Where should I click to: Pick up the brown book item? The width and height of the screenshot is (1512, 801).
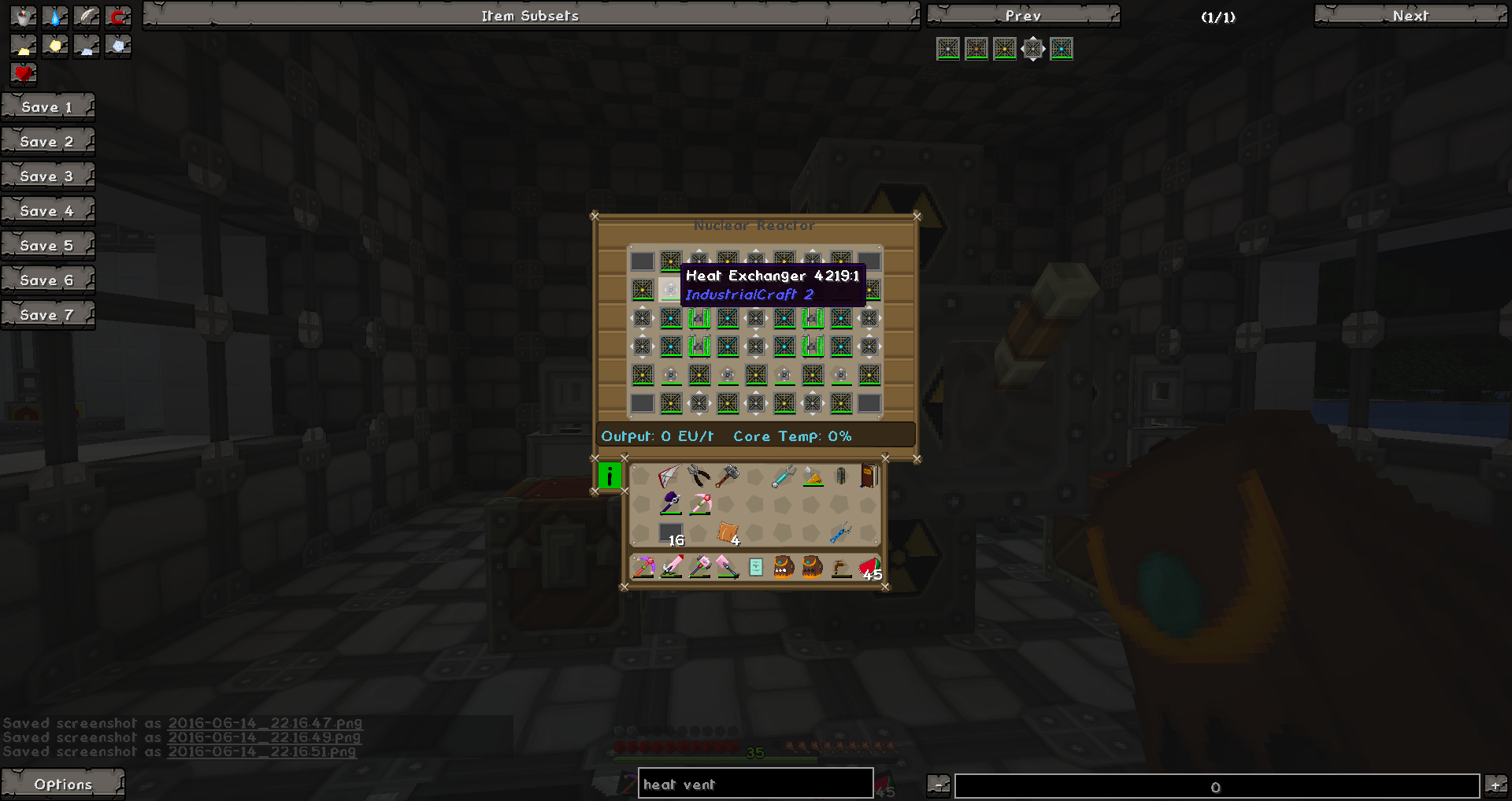(x=869, y=476)
